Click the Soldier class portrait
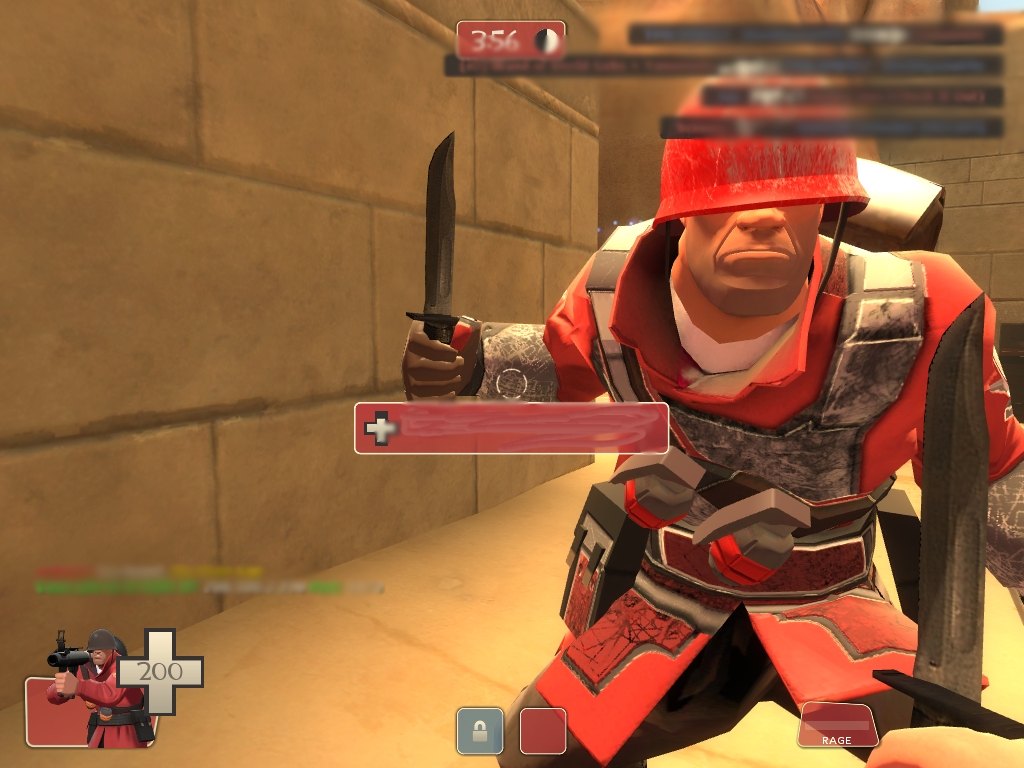 pos(95,690)
